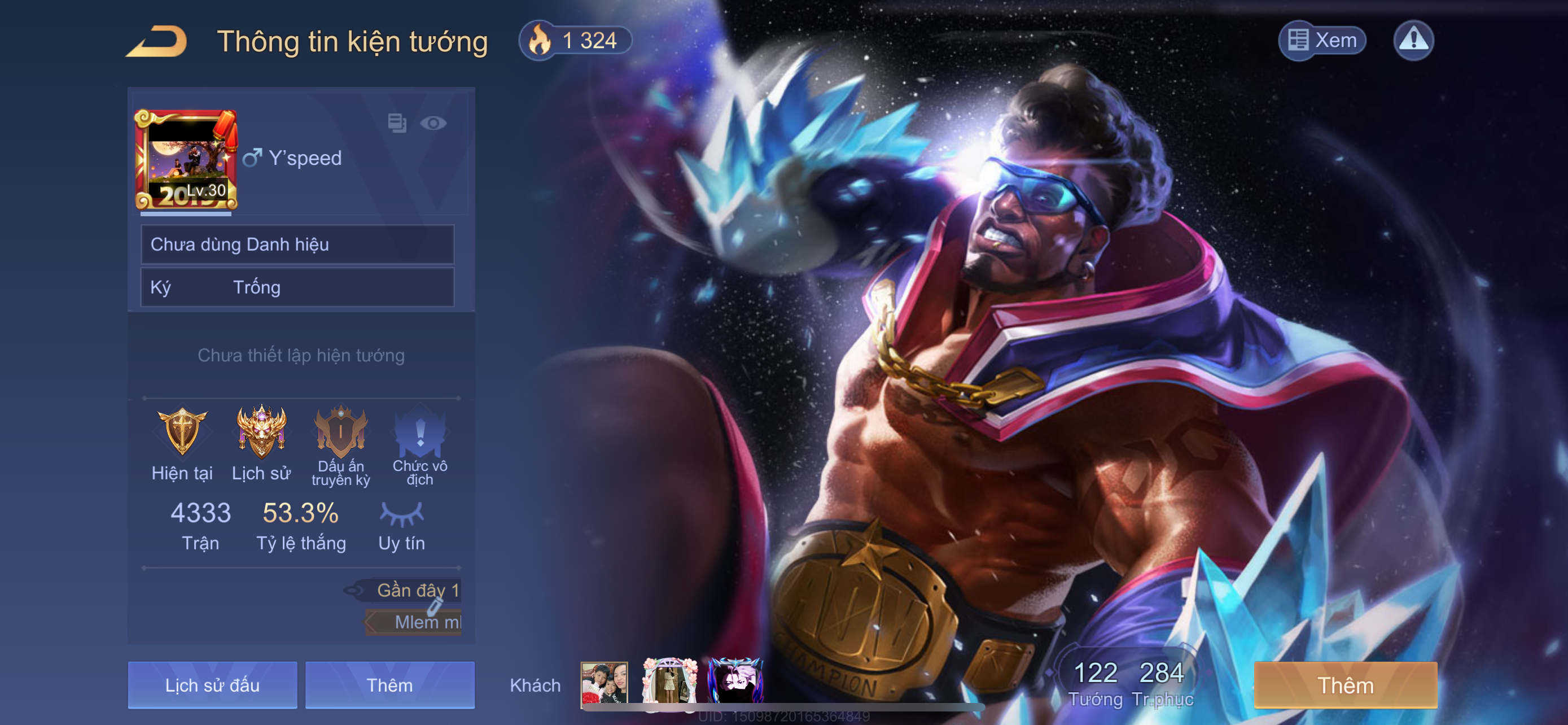The image size is (1568, 725).
Task: Open Lịch sử đấu match history
Action: click(x=212, y=685)
